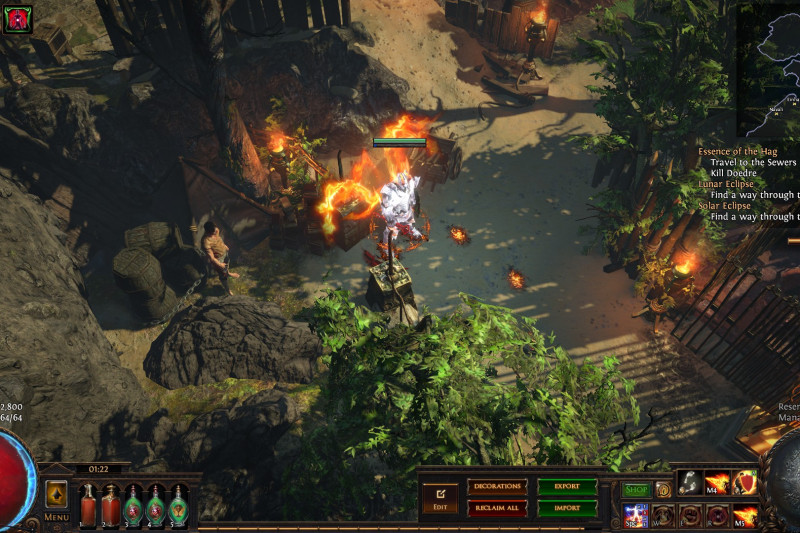Select the red shield skill icon
This screenshot has width=800, height=533.
(745, 483)
